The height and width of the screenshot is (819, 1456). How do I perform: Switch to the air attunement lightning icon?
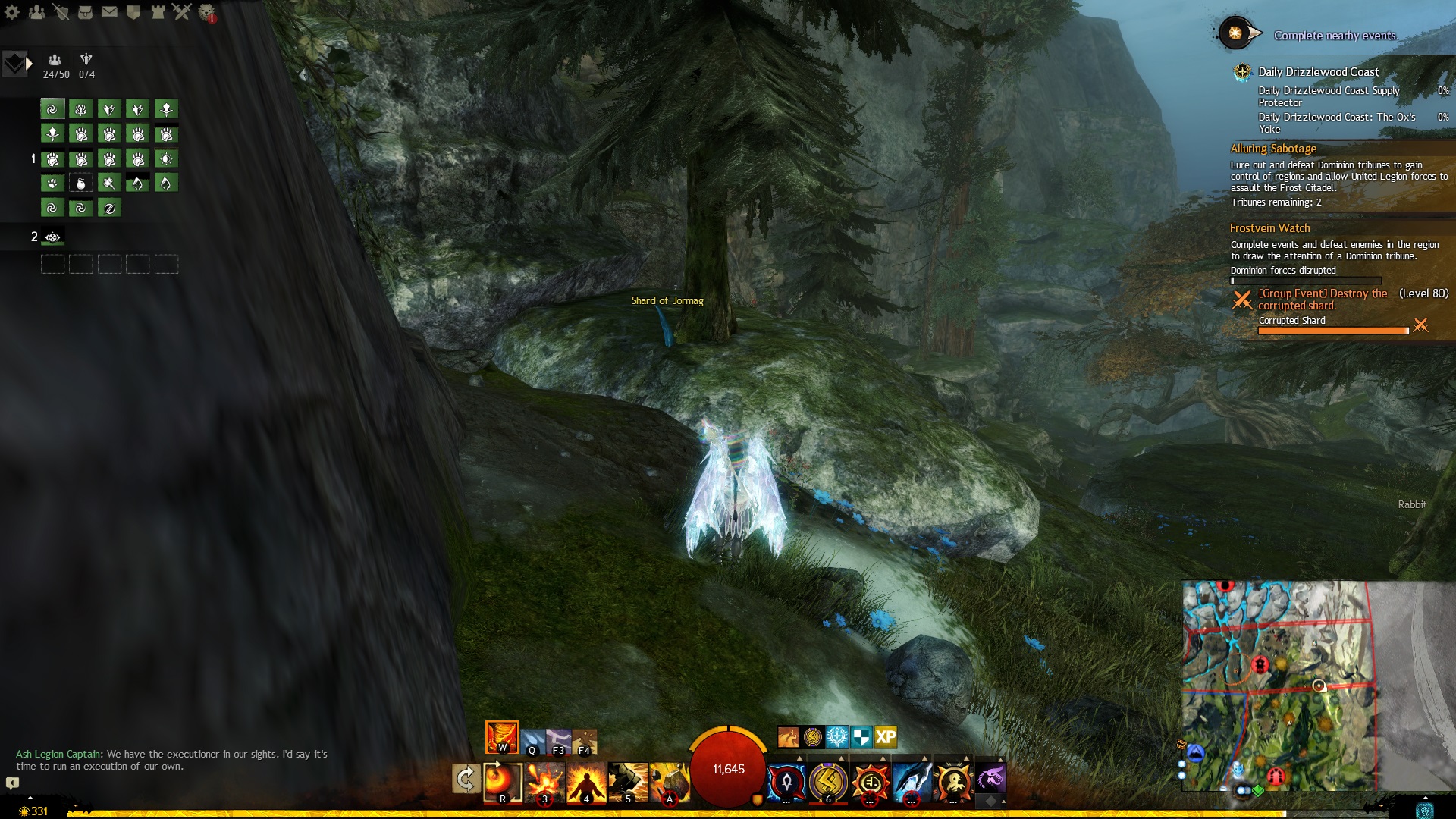coord(559,741)
